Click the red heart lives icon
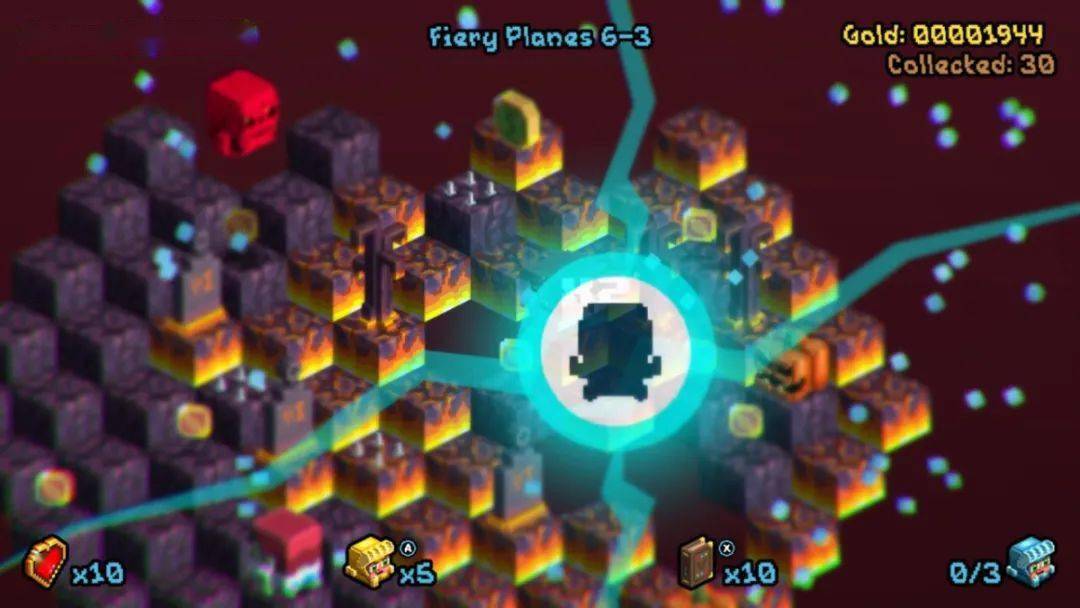Screen dimensions: 1080x608 click(x=46, y=562)
